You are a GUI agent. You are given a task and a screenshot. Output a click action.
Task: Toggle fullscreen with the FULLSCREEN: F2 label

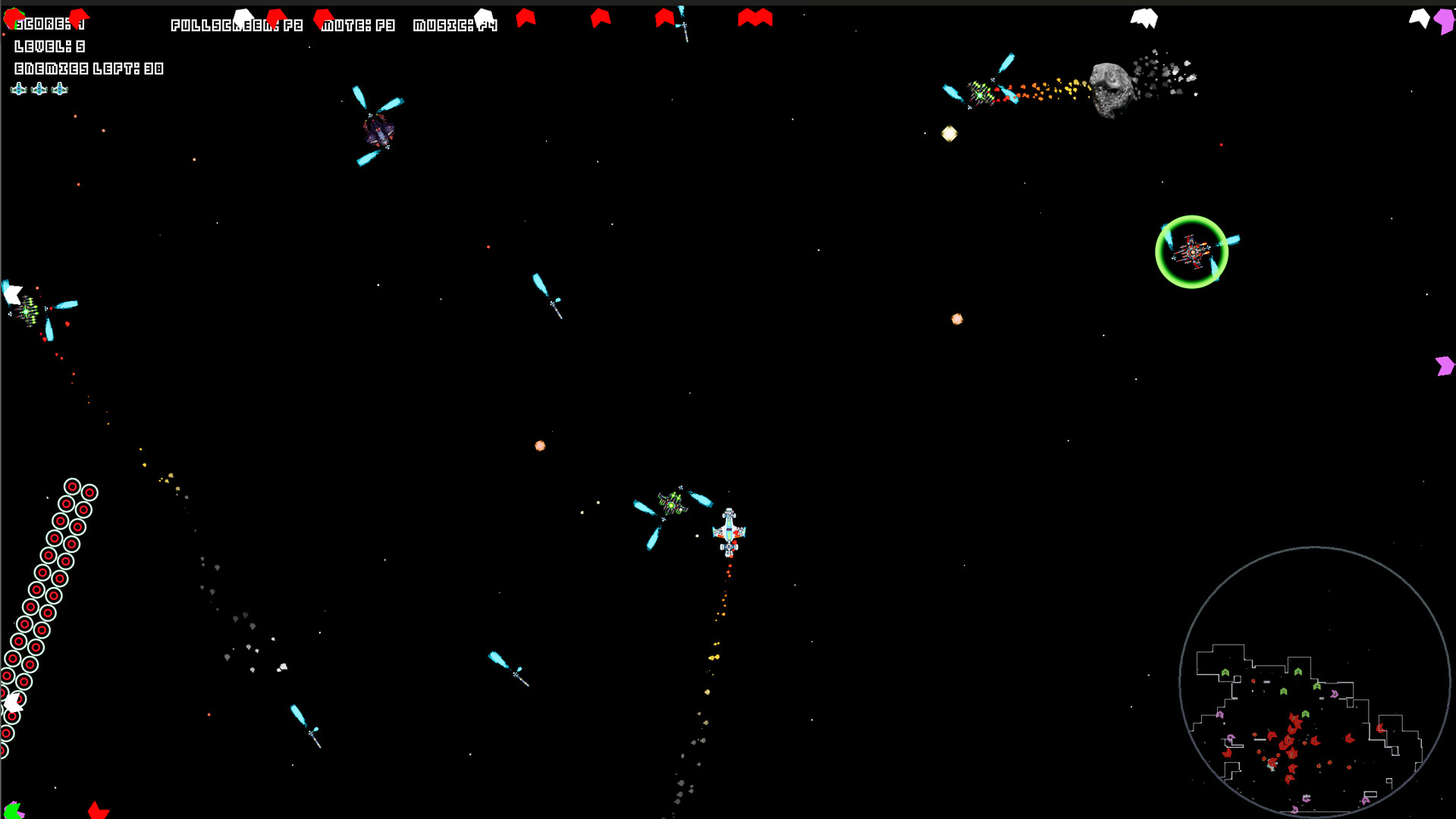(x=237, y=24)
